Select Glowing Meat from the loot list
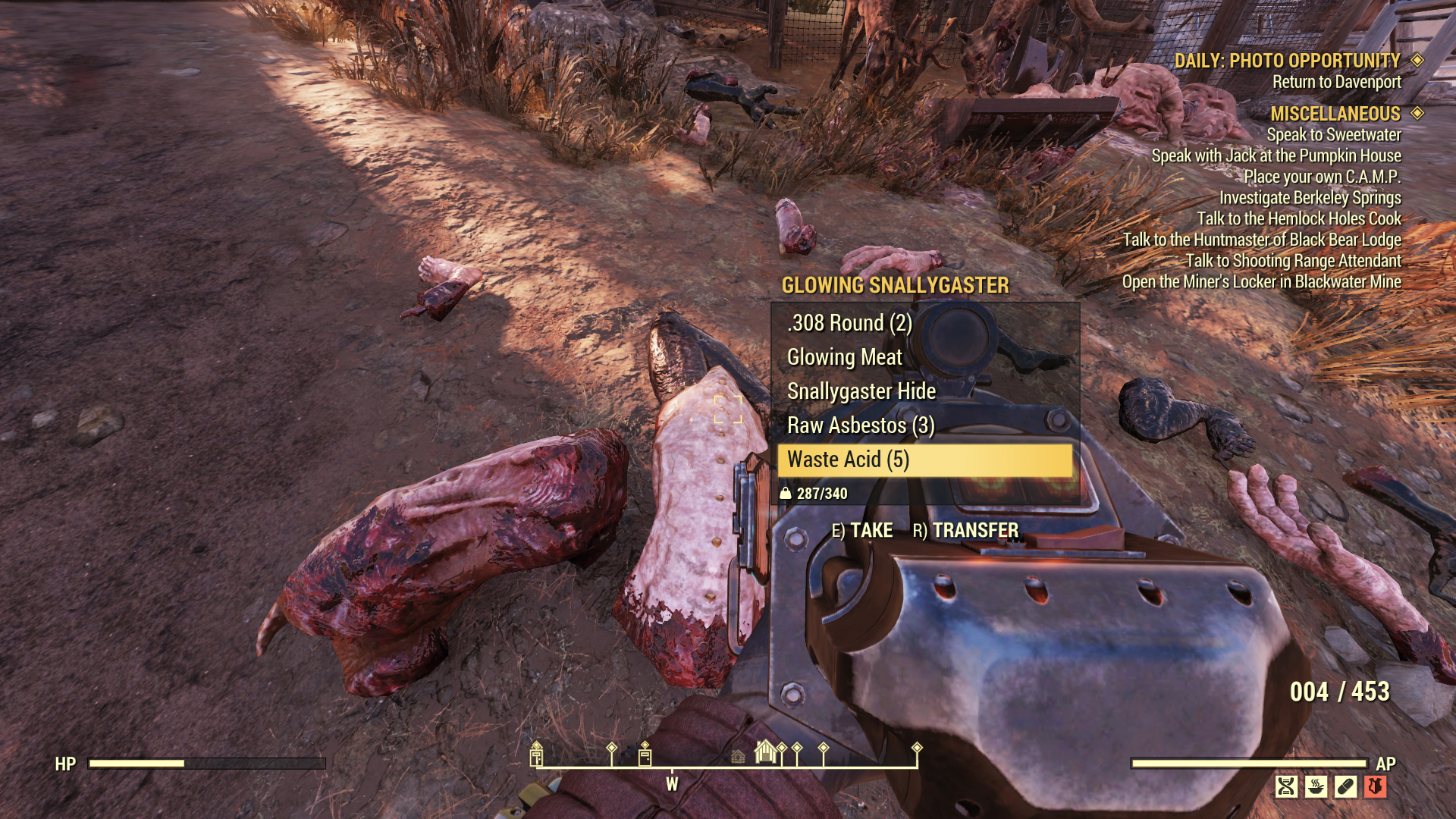 coord(844,356)
